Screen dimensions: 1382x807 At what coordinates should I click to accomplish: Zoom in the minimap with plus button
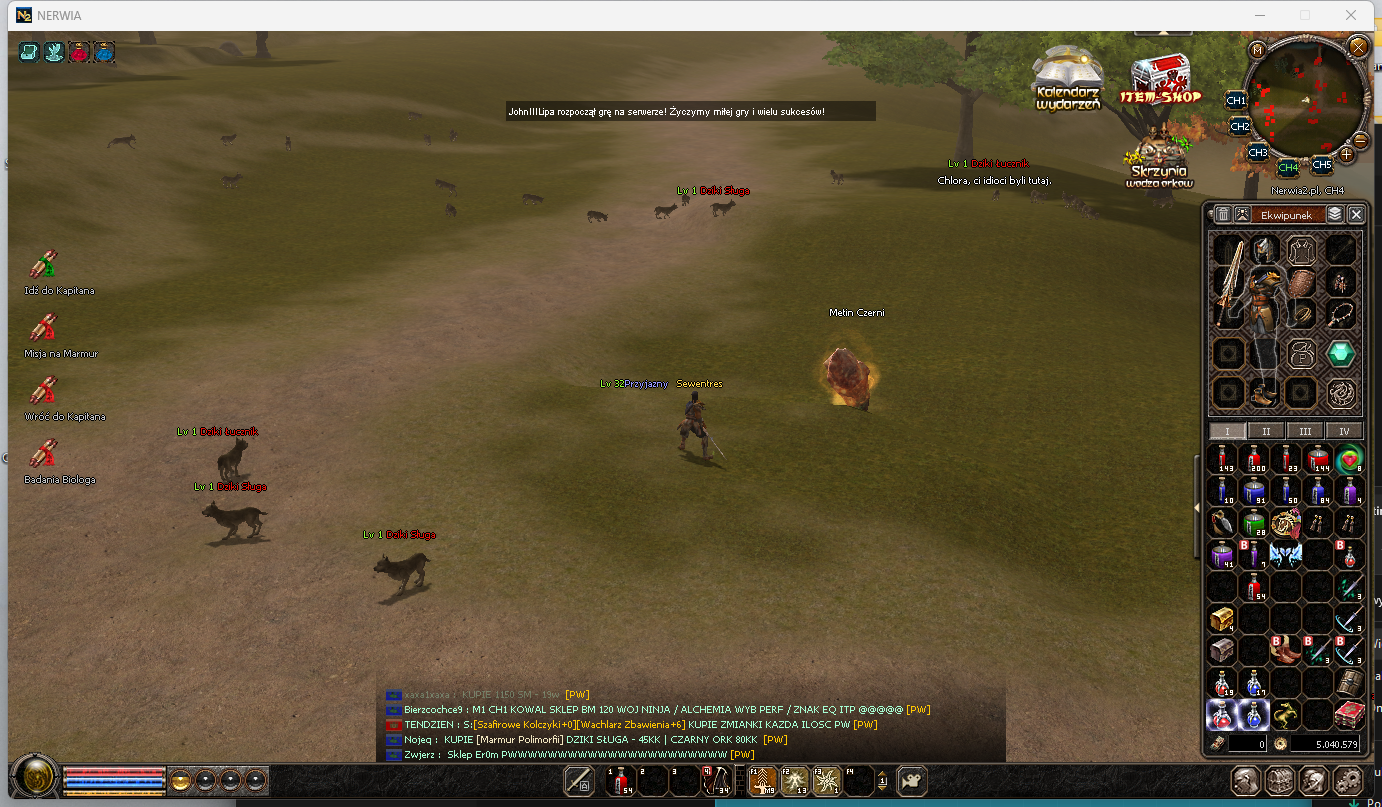(1347, 154)
